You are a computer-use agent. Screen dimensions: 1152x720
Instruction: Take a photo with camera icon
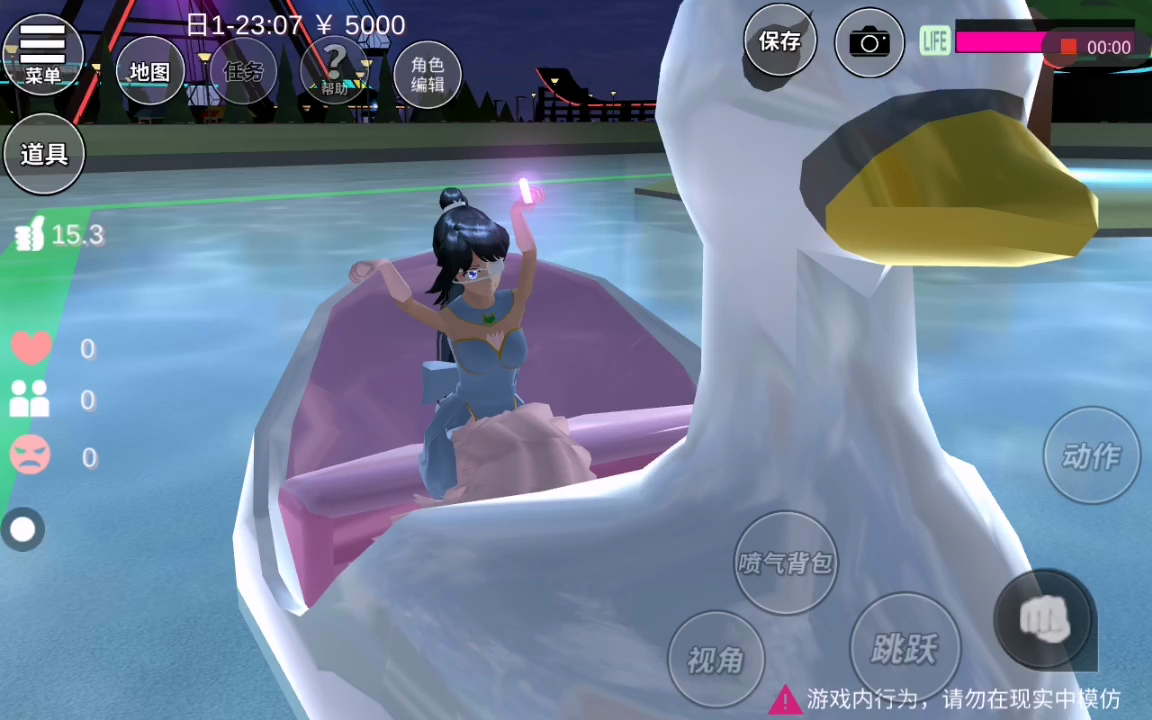[869, 42]
